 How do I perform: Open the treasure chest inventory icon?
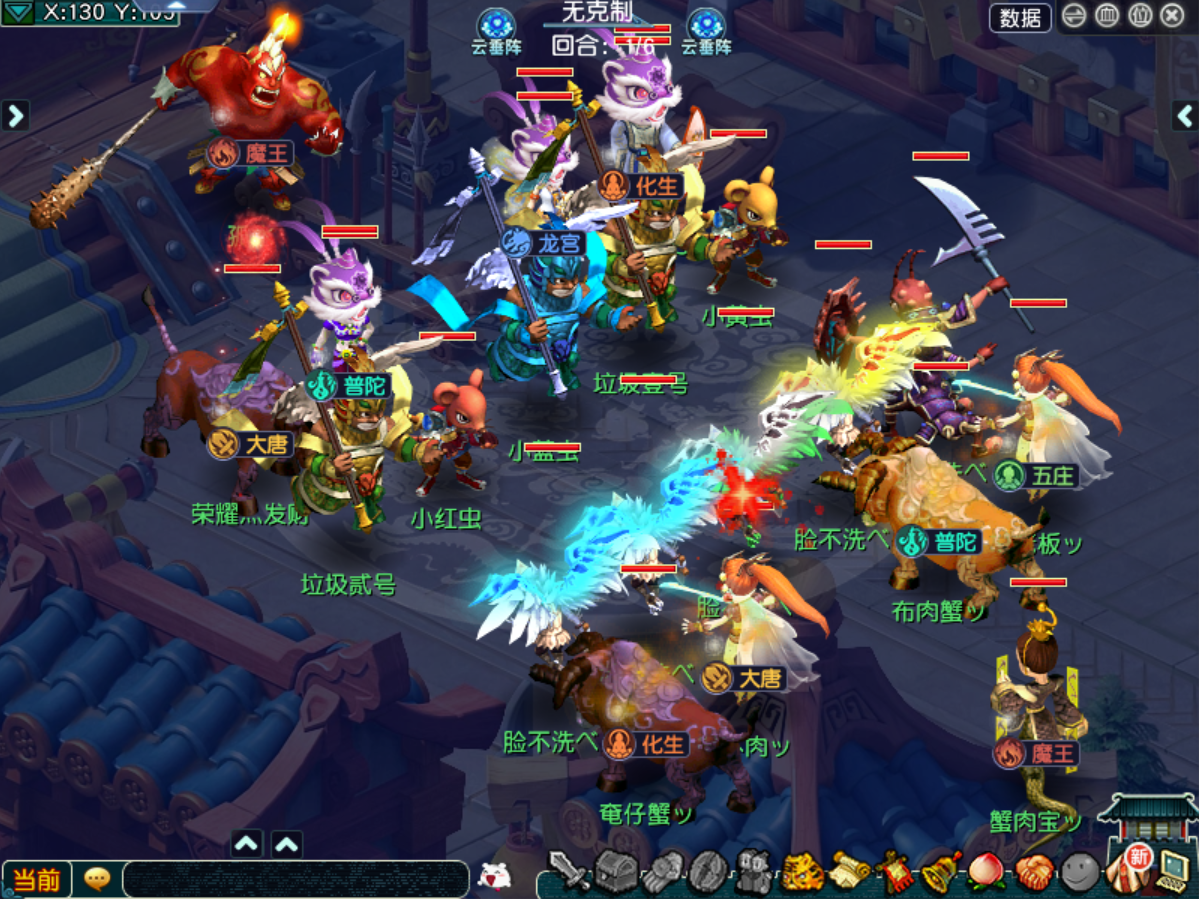[617, 870]
